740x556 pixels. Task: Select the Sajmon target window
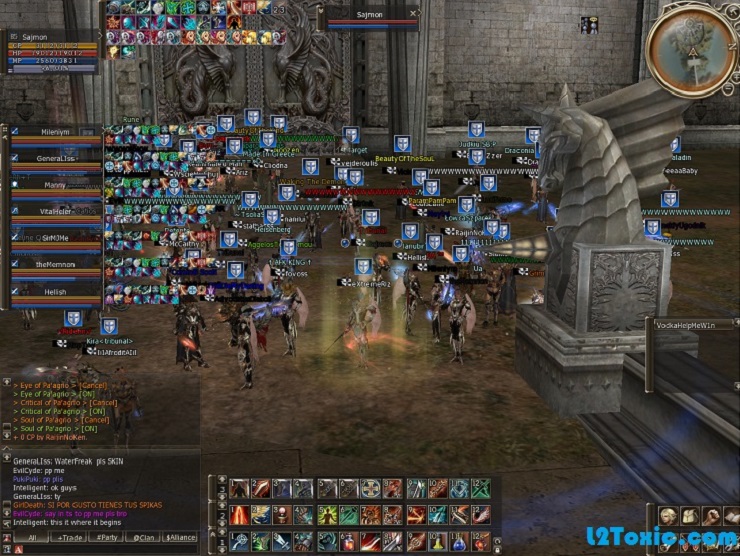(372, 16)
